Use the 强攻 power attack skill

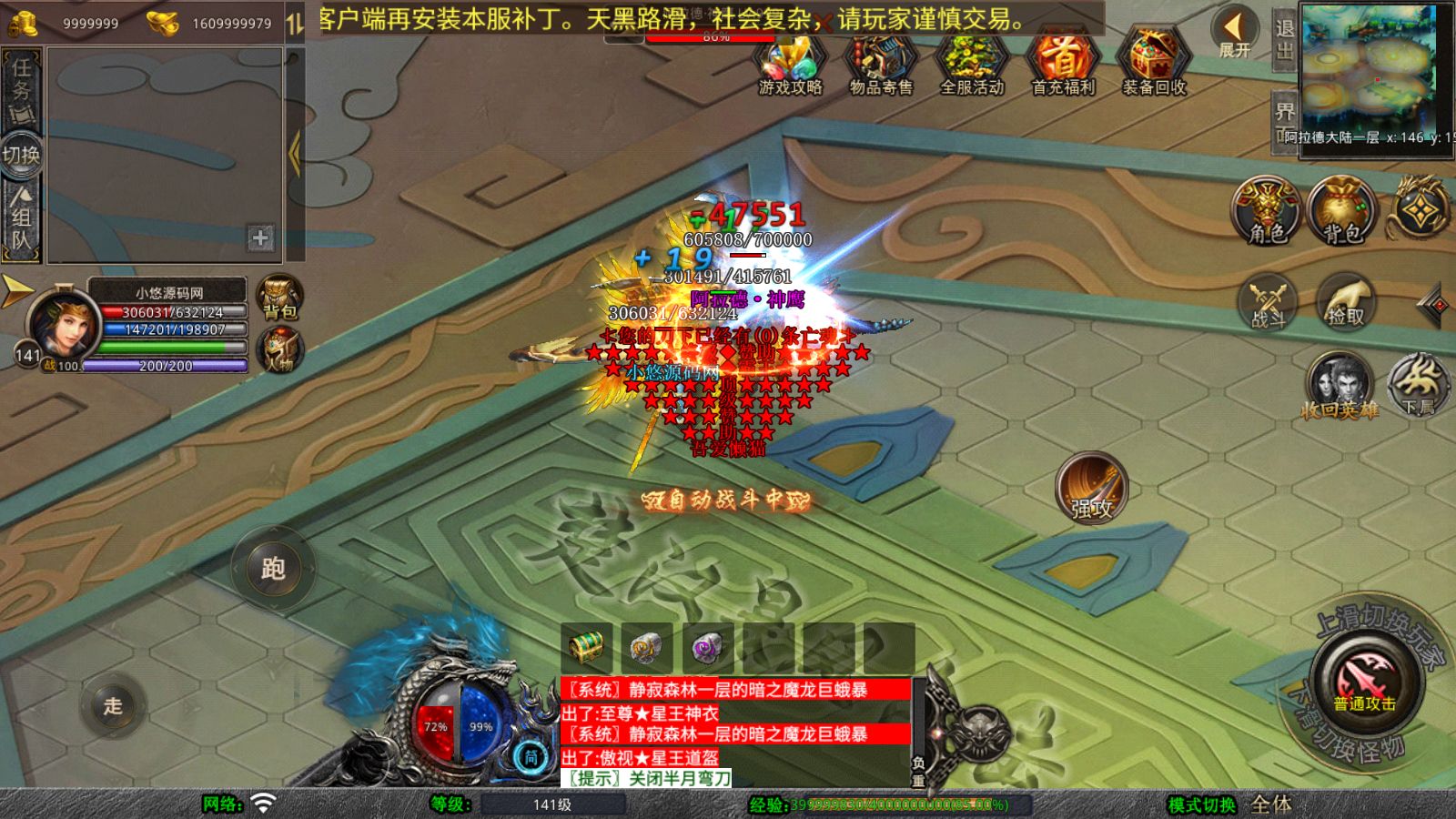pos(1091,488)
